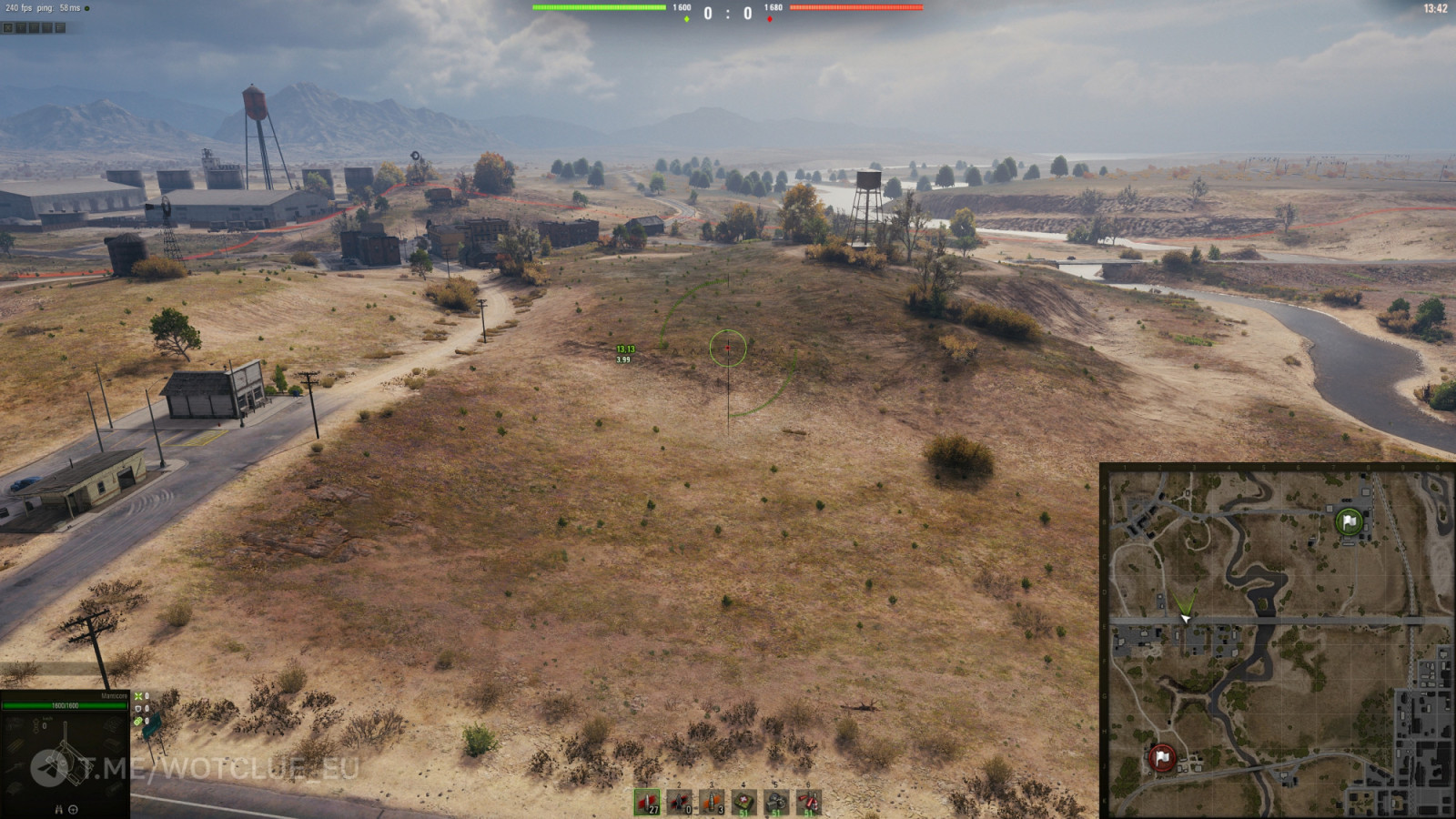Use the first aid kit consumable

coord(744,803)
